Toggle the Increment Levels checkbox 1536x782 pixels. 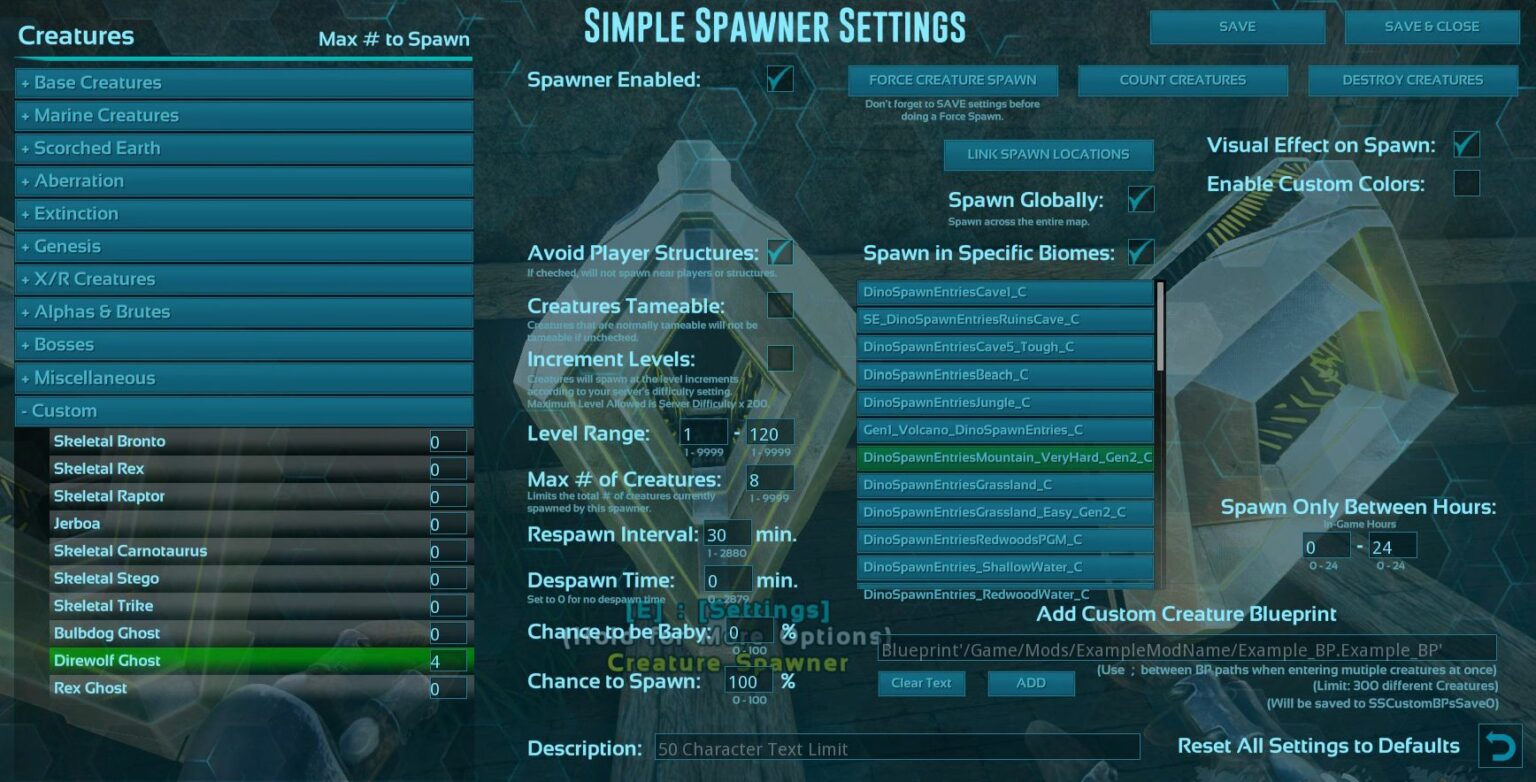pyautogui.click(x=779, y=358)
